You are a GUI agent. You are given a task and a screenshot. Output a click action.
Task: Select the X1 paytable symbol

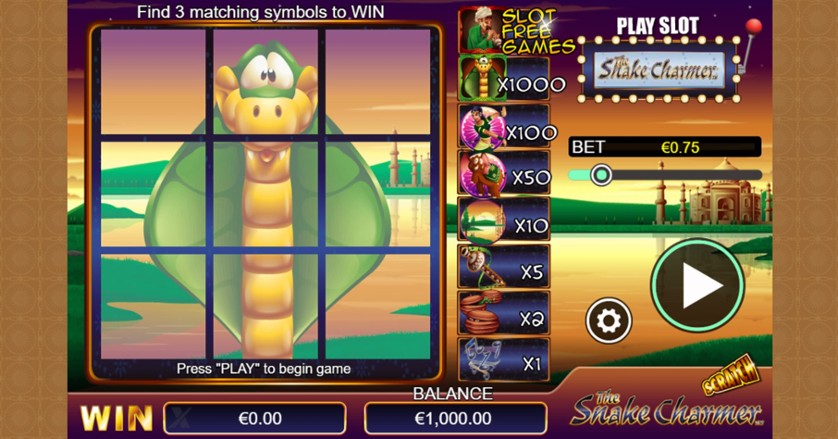pyautogui.click(x=476, y=359)
